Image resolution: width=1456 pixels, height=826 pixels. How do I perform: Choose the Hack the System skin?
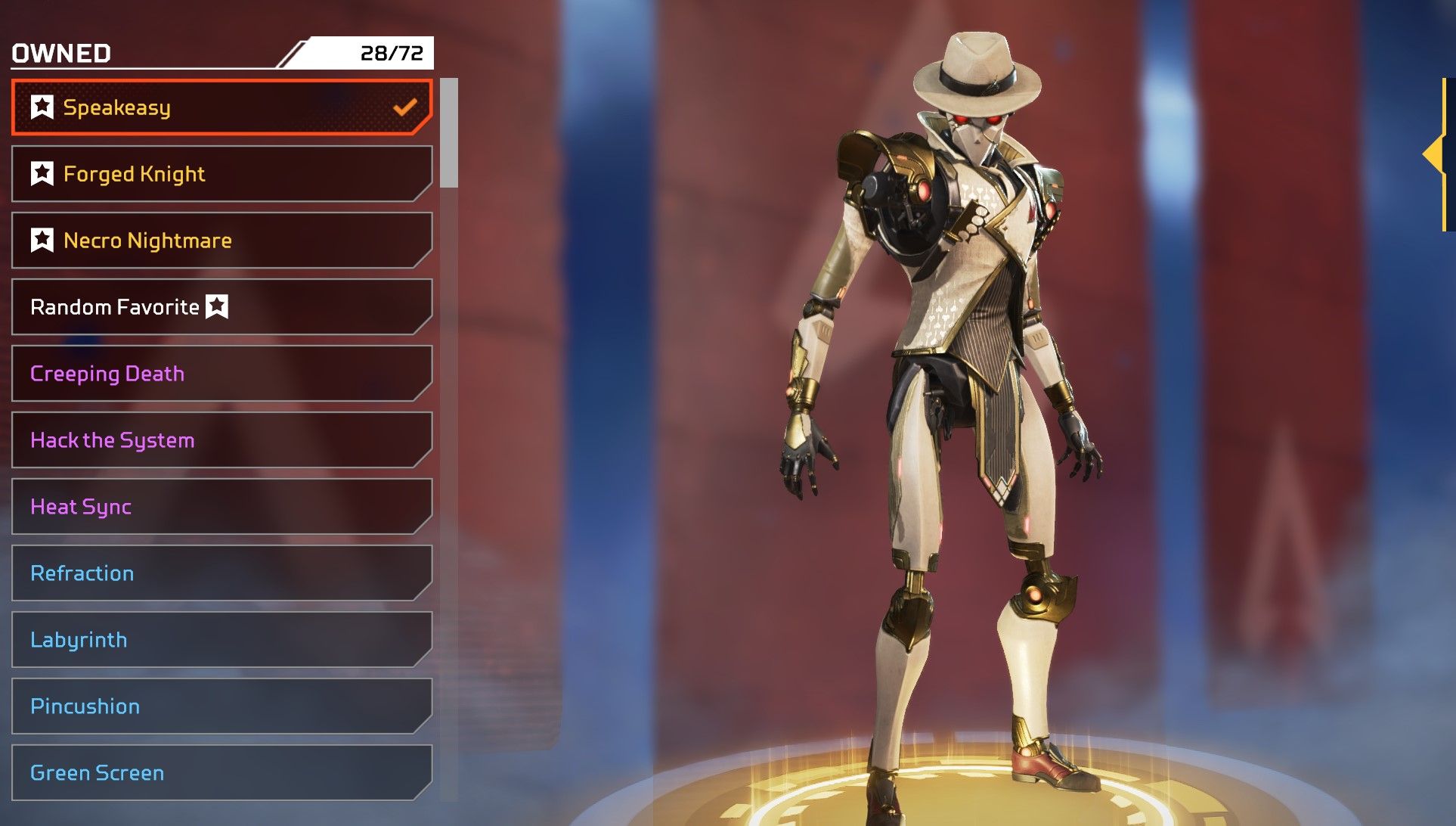pos(221,440)
